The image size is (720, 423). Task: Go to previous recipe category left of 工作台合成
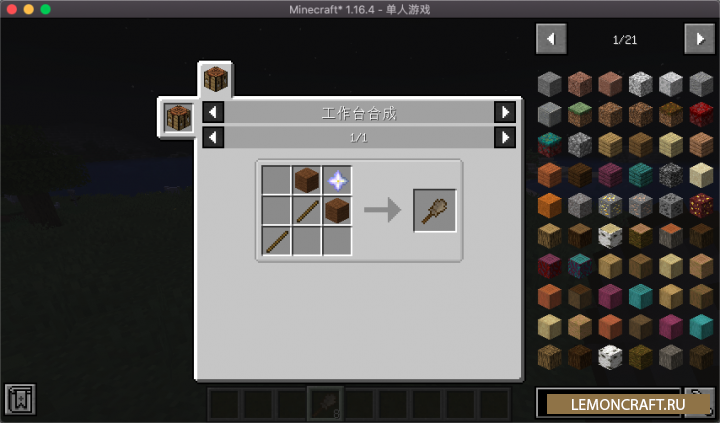pyautogui.click(x=213, y=112)
